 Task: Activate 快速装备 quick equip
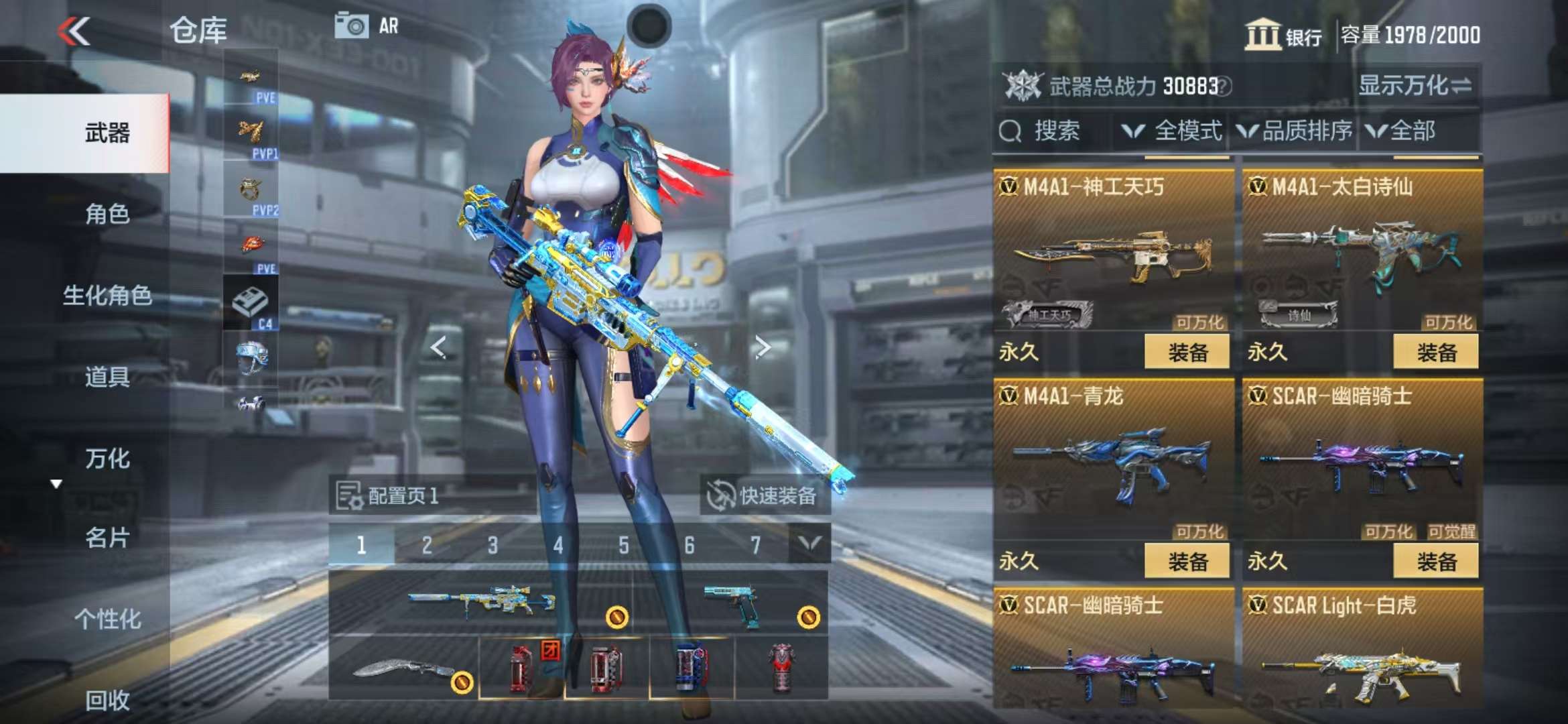coord(764,496)
